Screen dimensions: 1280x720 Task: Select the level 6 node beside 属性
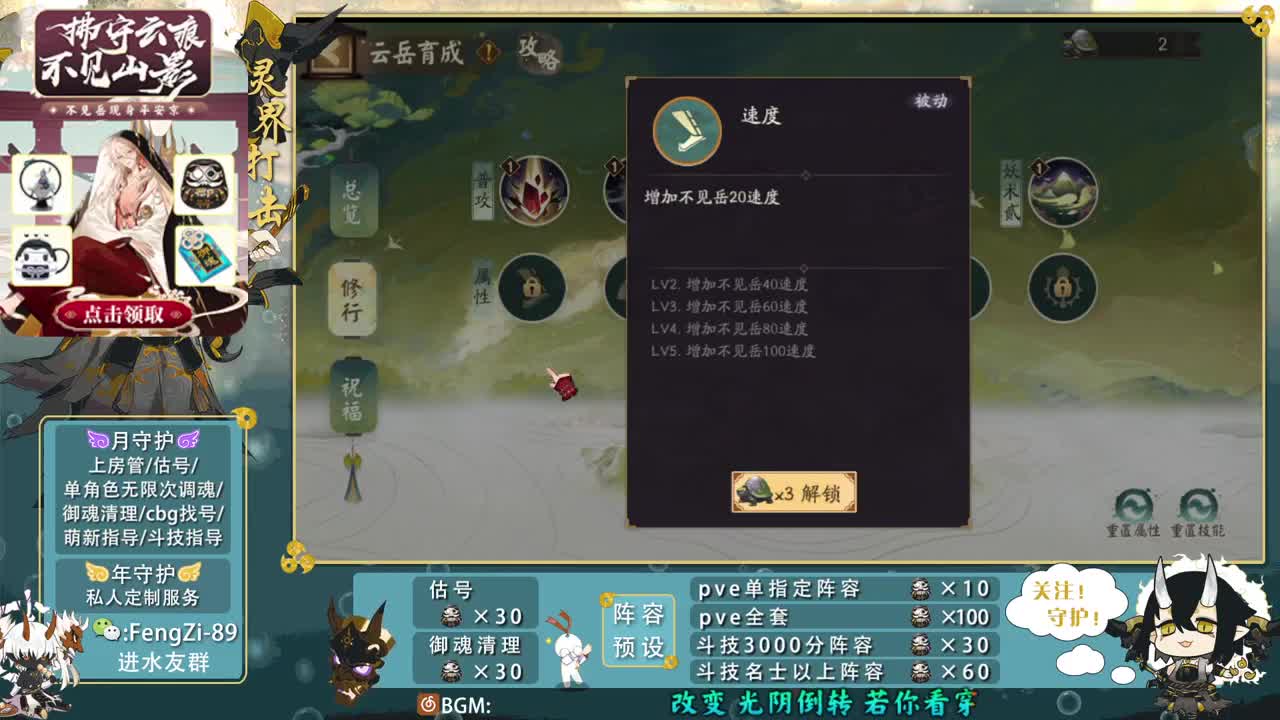[530, 288]
